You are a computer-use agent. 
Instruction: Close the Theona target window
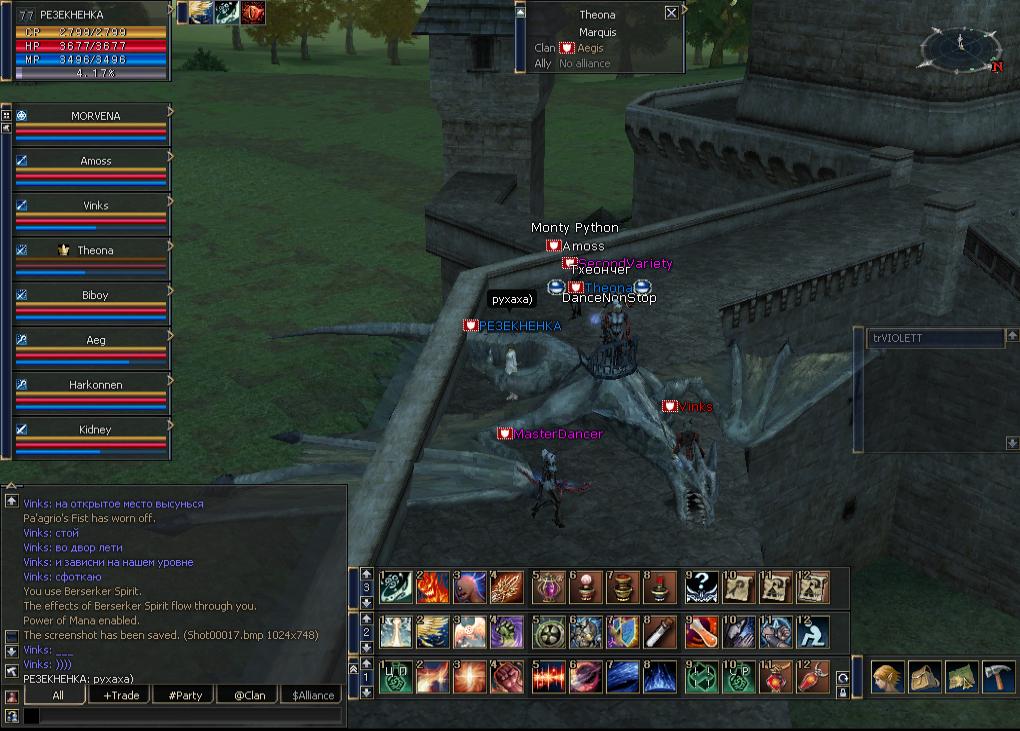coord(671,13)
